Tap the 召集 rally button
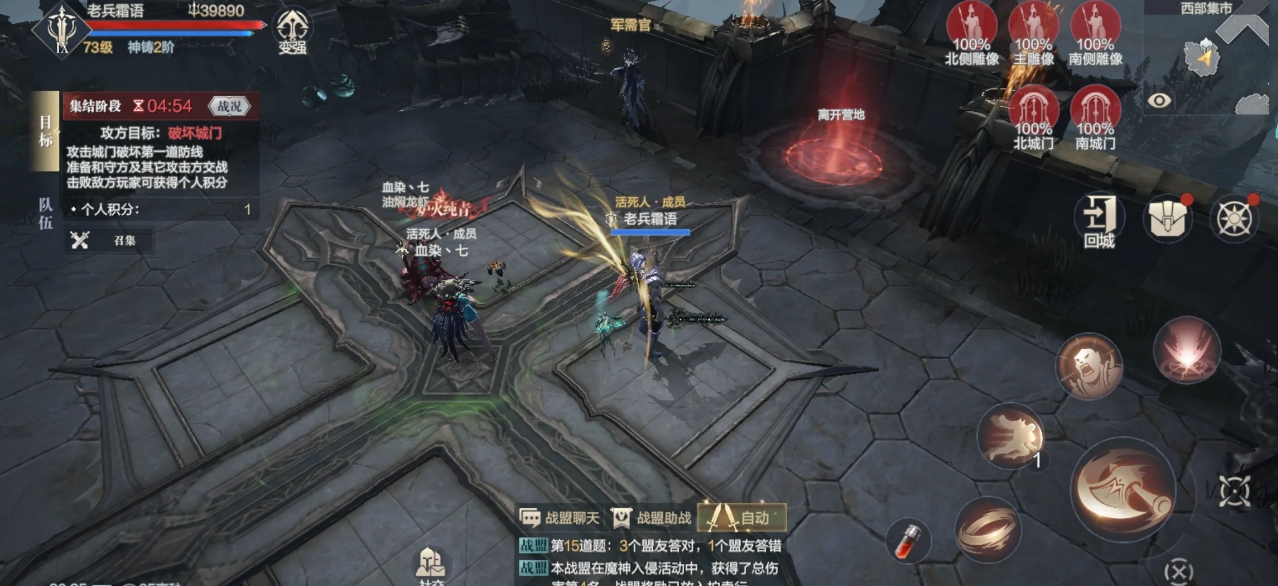This screenshot has height=586, width=1278. (110, 240)
